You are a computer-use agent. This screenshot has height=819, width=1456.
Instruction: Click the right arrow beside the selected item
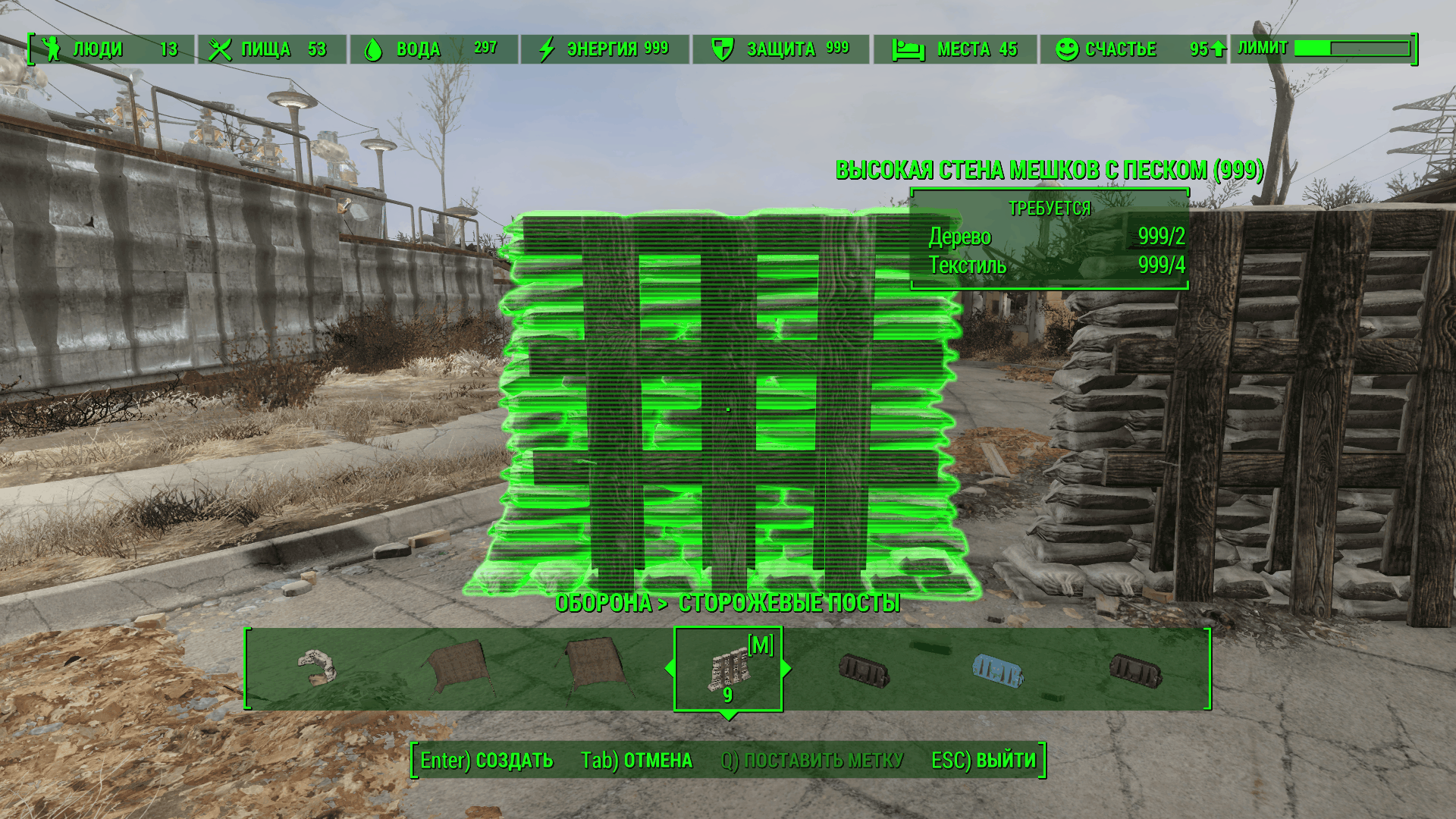(x=786, y=668)
